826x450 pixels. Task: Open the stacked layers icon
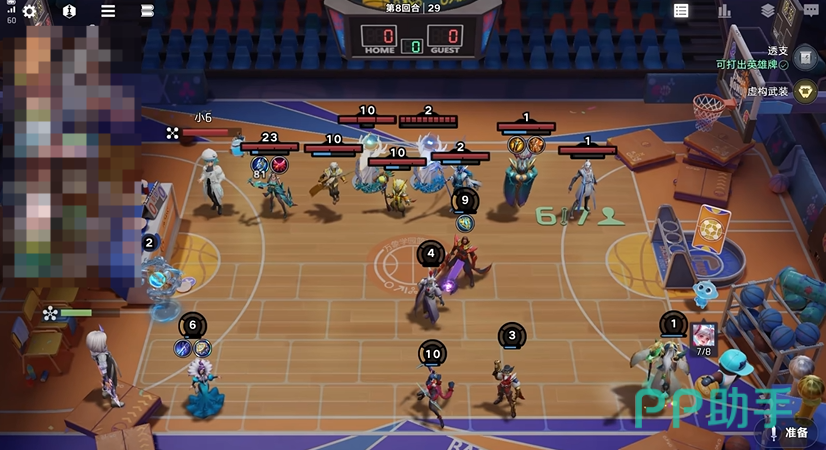click(x=767, y=11)
